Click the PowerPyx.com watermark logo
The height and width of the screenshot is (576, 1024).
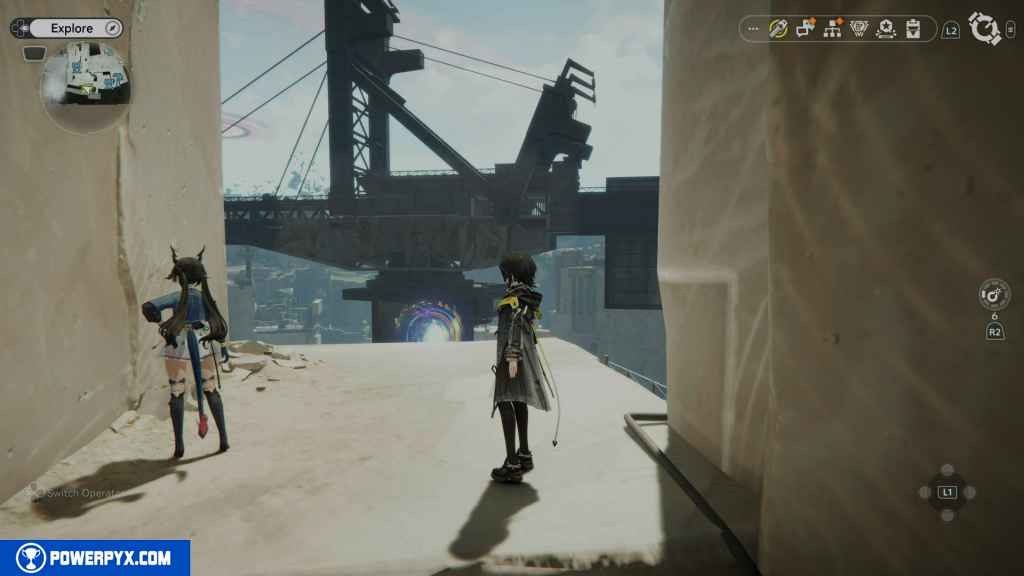[95, 558]
